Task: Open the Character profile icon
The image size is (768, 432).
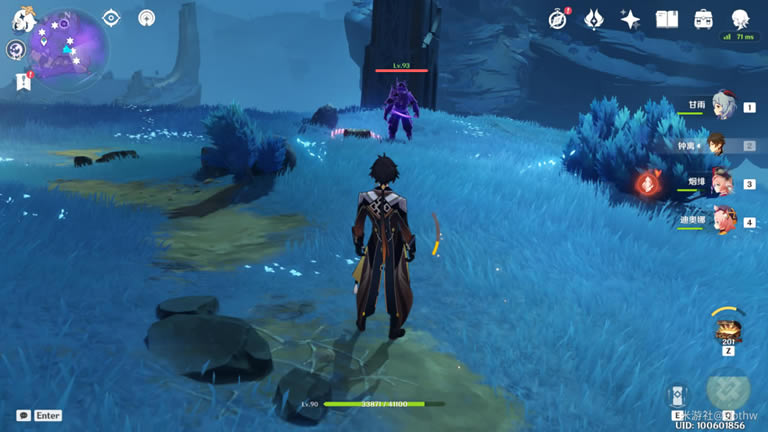Action: click(x=740, y=19)
